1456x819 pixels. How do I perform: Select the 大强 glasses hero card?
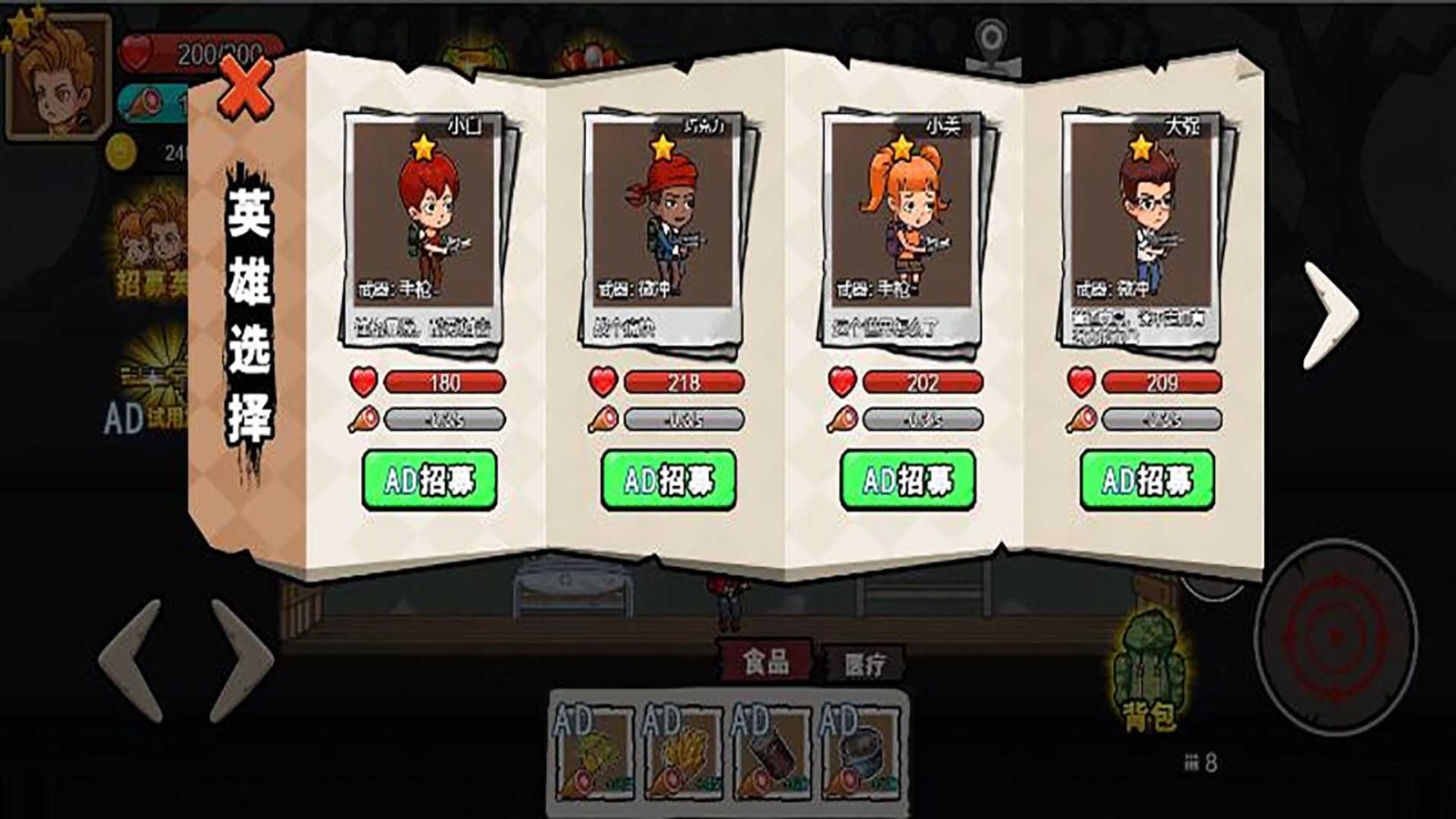tap(1143, 227)
